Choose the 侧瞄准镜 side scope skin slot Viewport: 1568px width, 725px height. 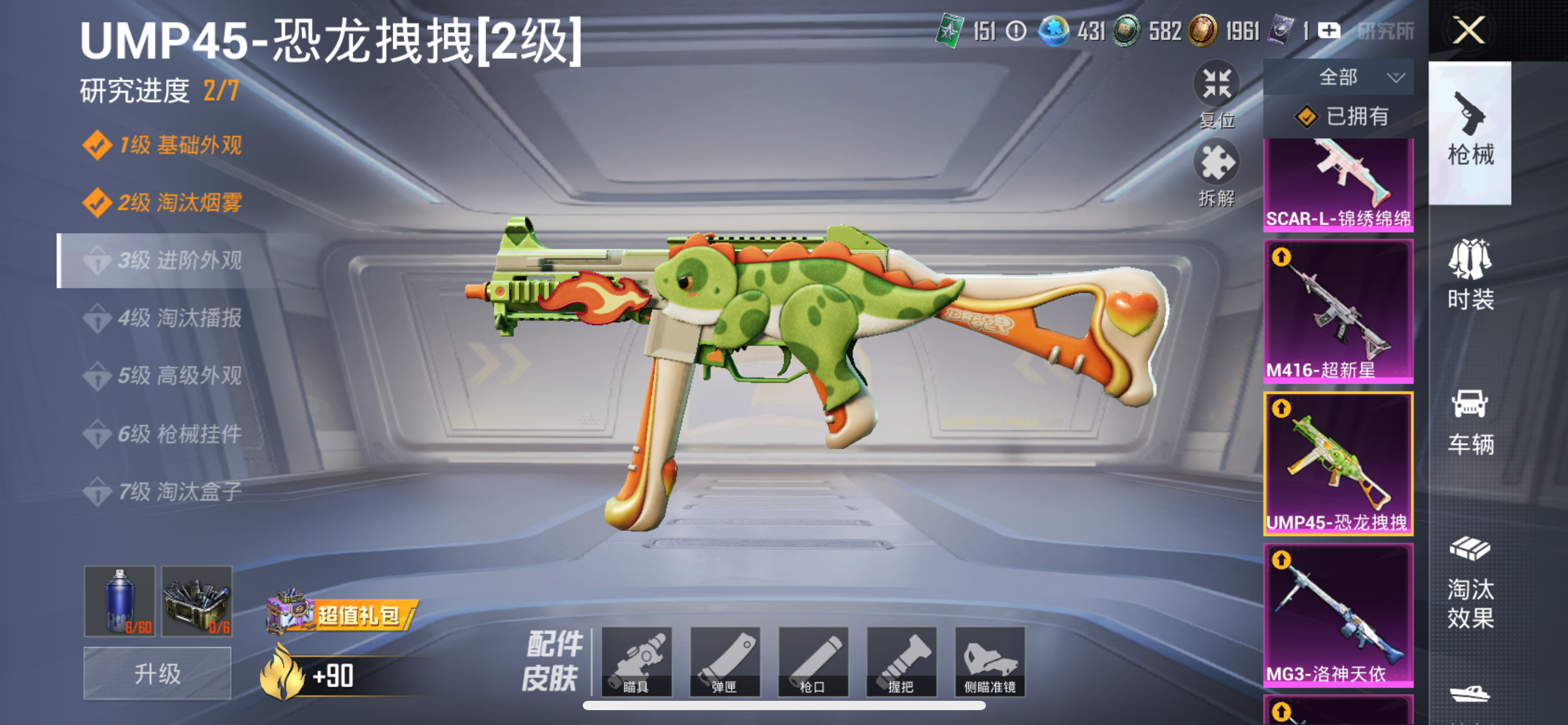[x=990, y=661]
